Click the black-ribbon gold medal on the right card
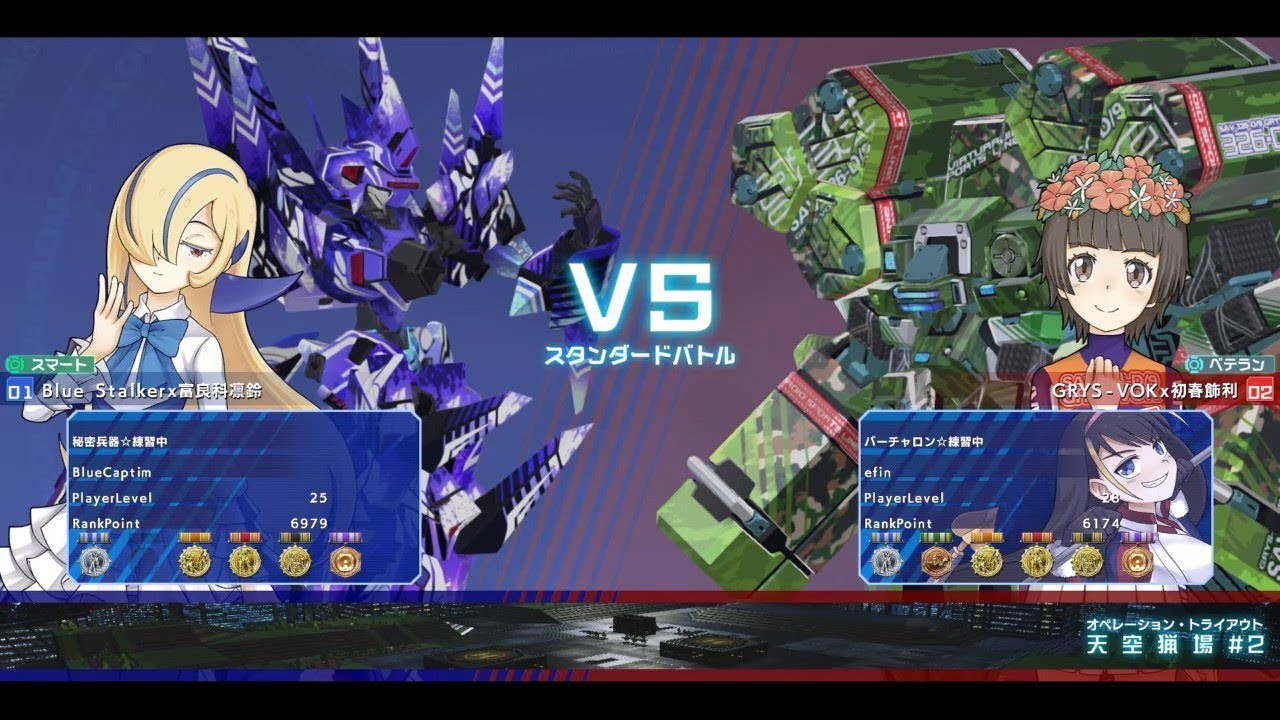 1087,560
